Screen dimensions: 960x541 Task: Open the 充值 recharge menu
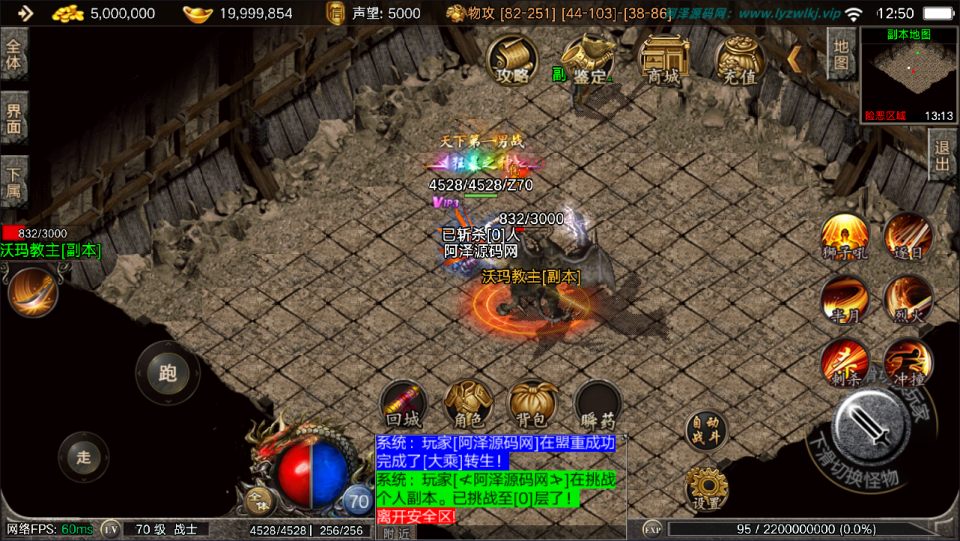pyautogui.click(x=739, y=61)
